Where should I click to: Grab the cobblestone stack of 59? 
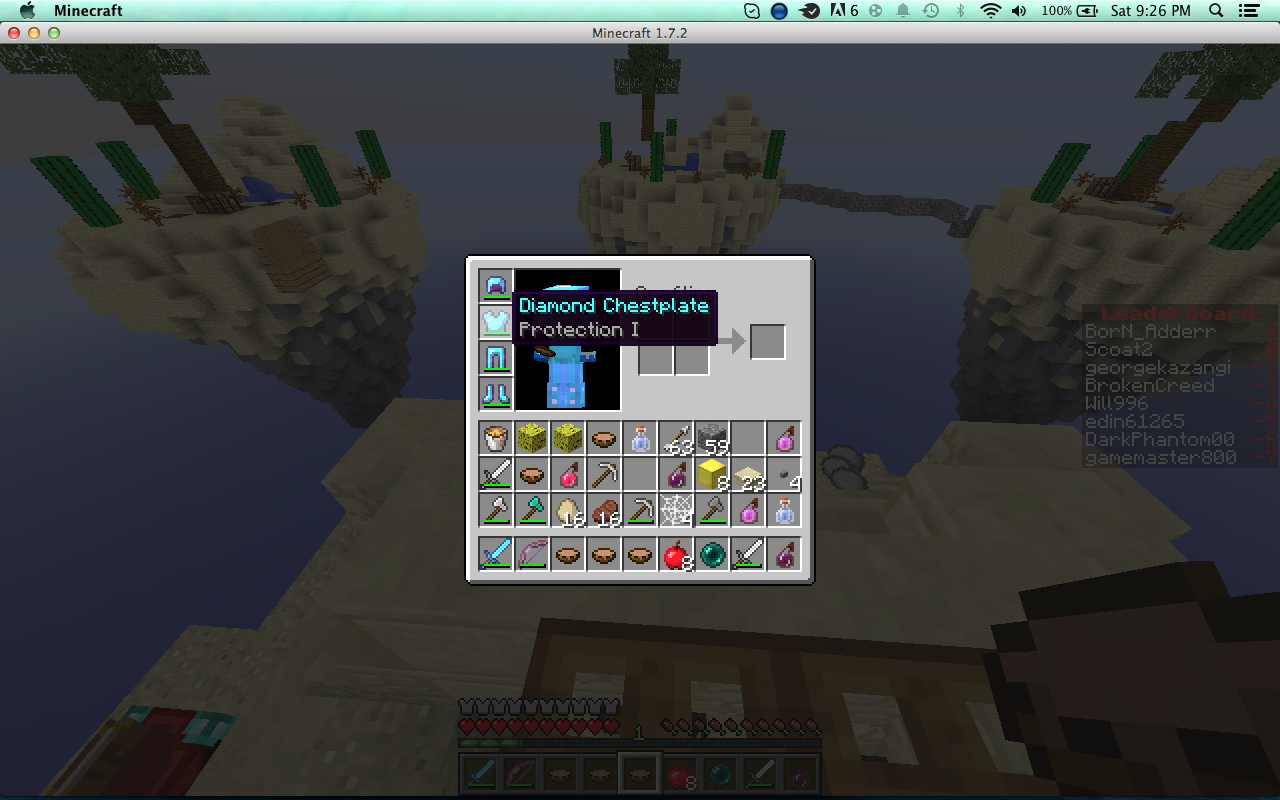(712, 438)
